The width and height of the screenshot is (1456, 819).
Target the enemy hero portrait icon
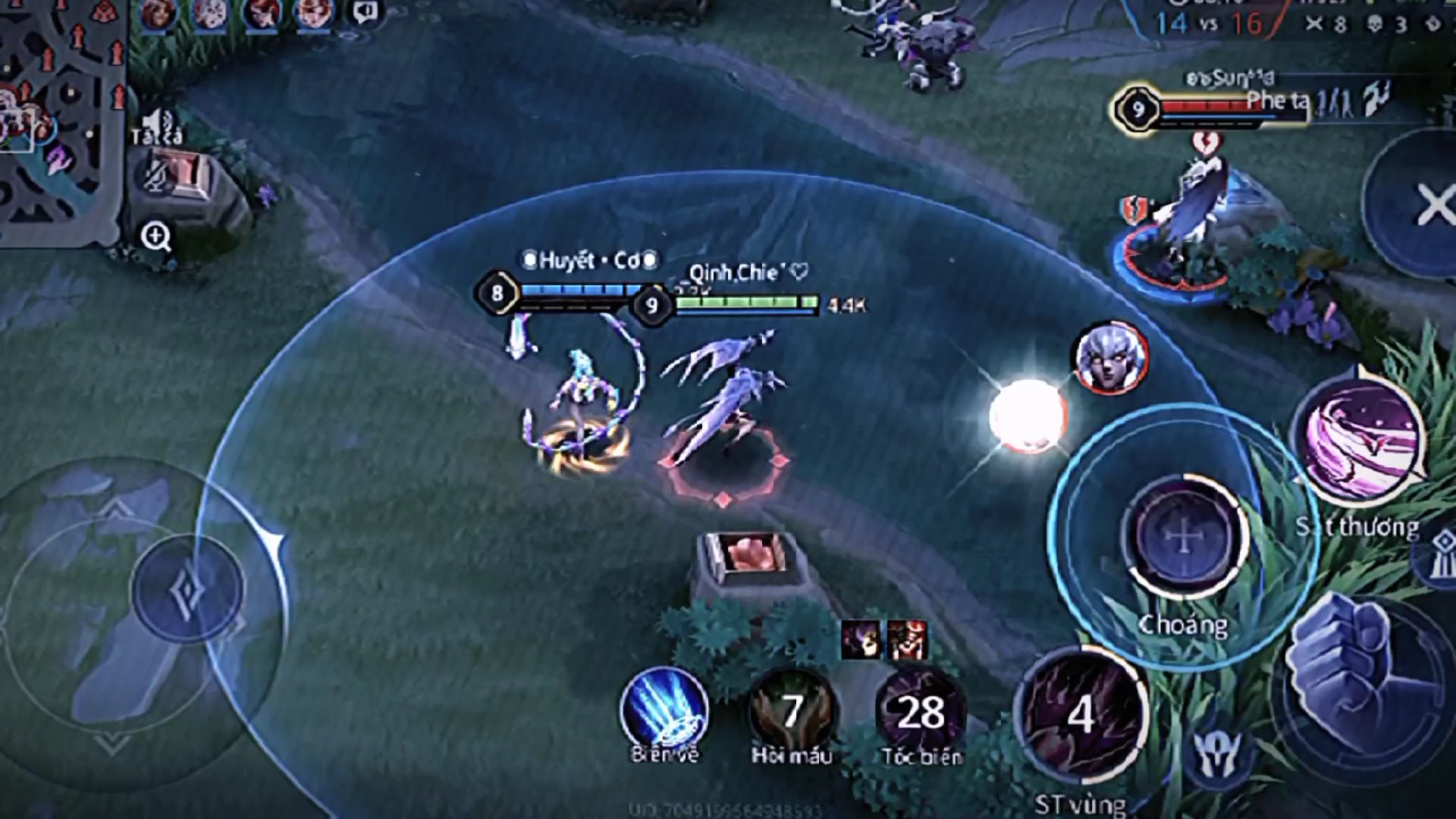click(1111, 356)
